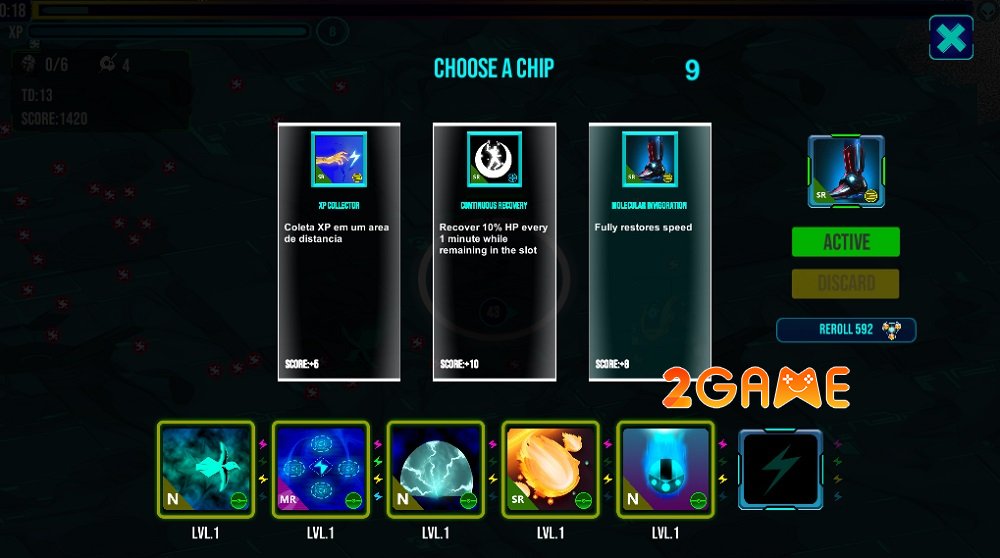
Task: Select the MR blue drone formation slot
Action: pos(321,468)
